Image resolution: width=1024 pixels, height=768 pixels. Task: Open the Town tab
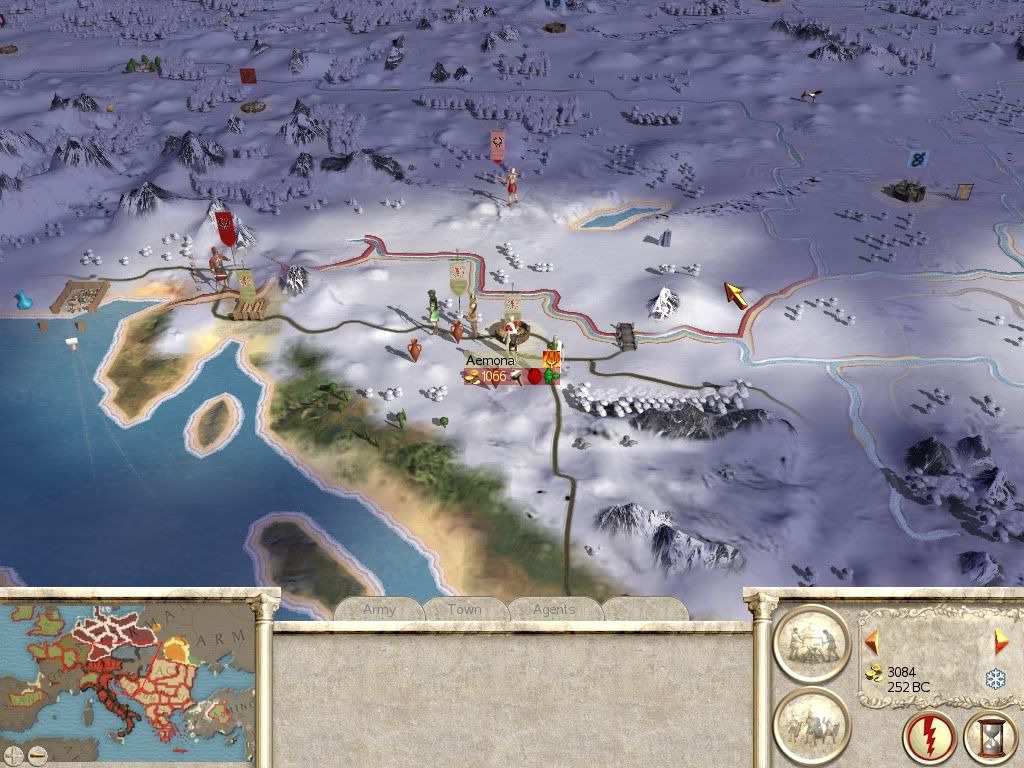464,609
